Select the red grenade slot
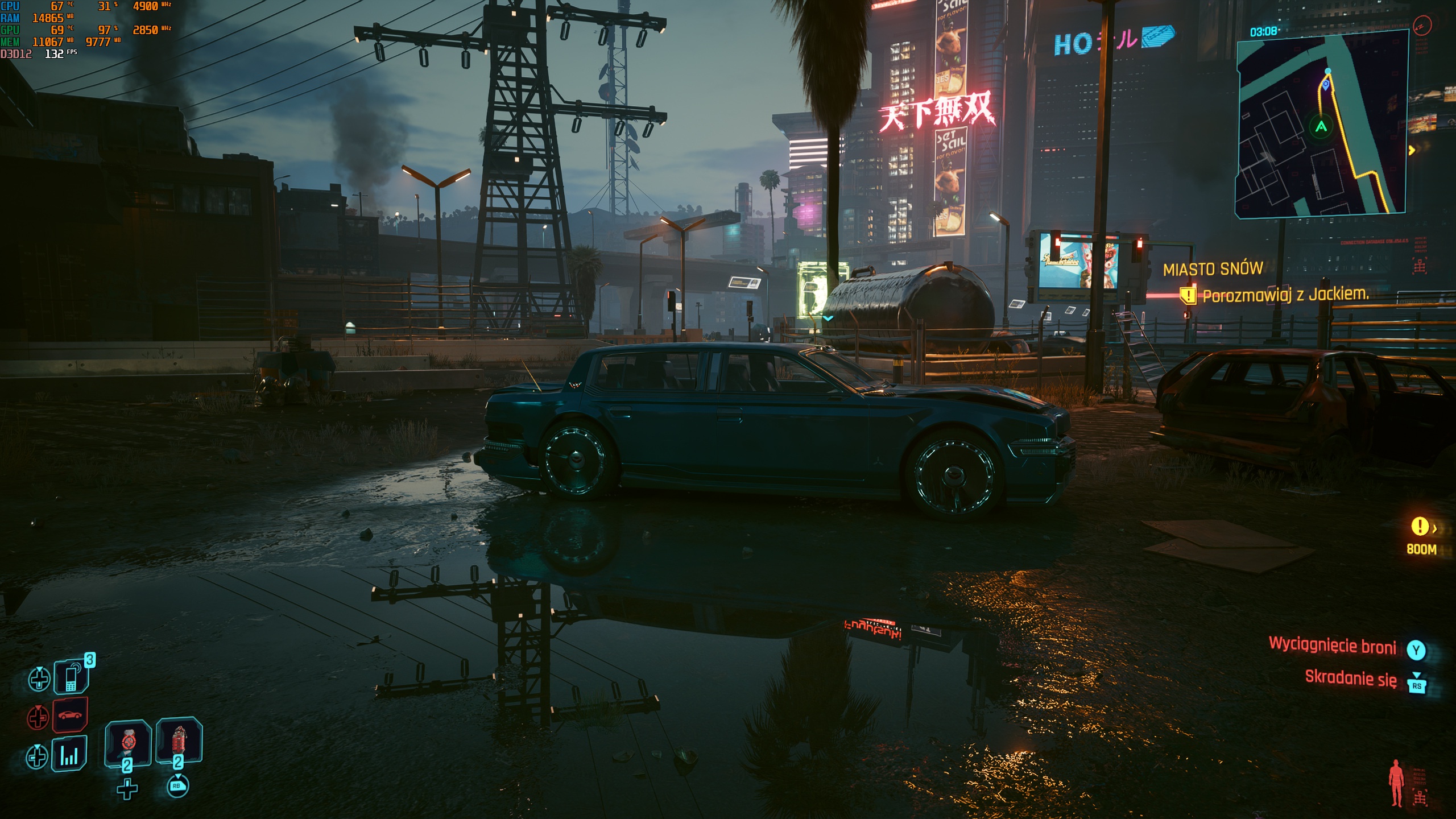 tap(179, 740)
